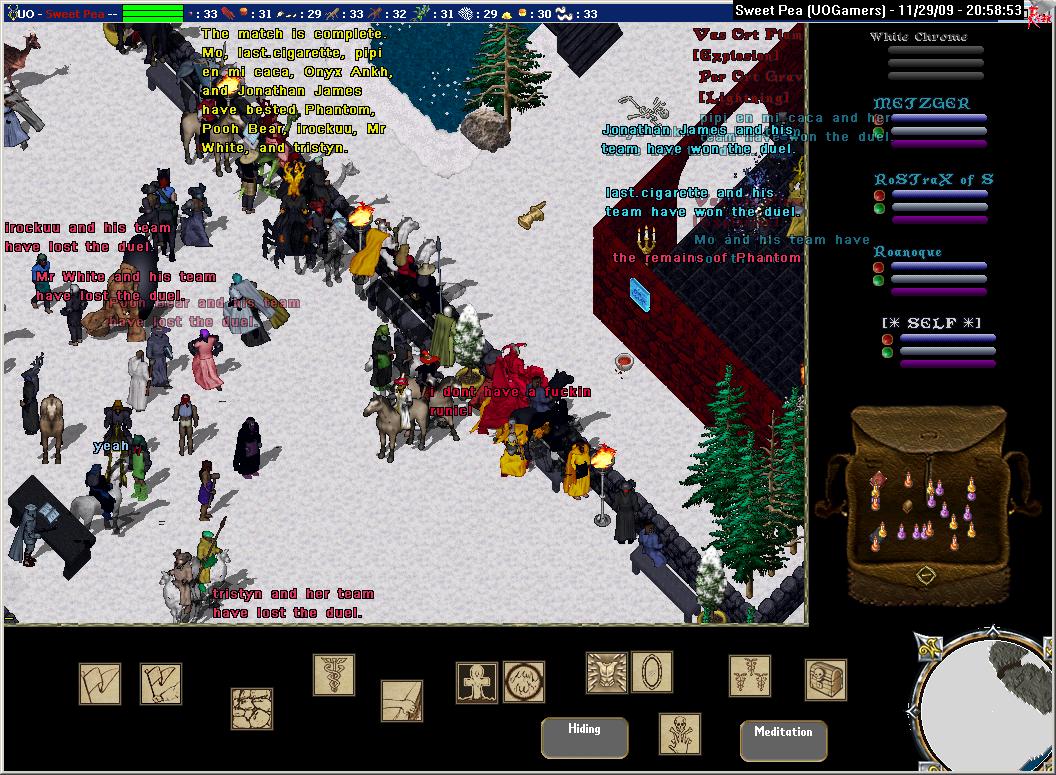This screenshot has width=1056, height=775.
Task: Use the Hiding skill button
Action: pos(584,737)
